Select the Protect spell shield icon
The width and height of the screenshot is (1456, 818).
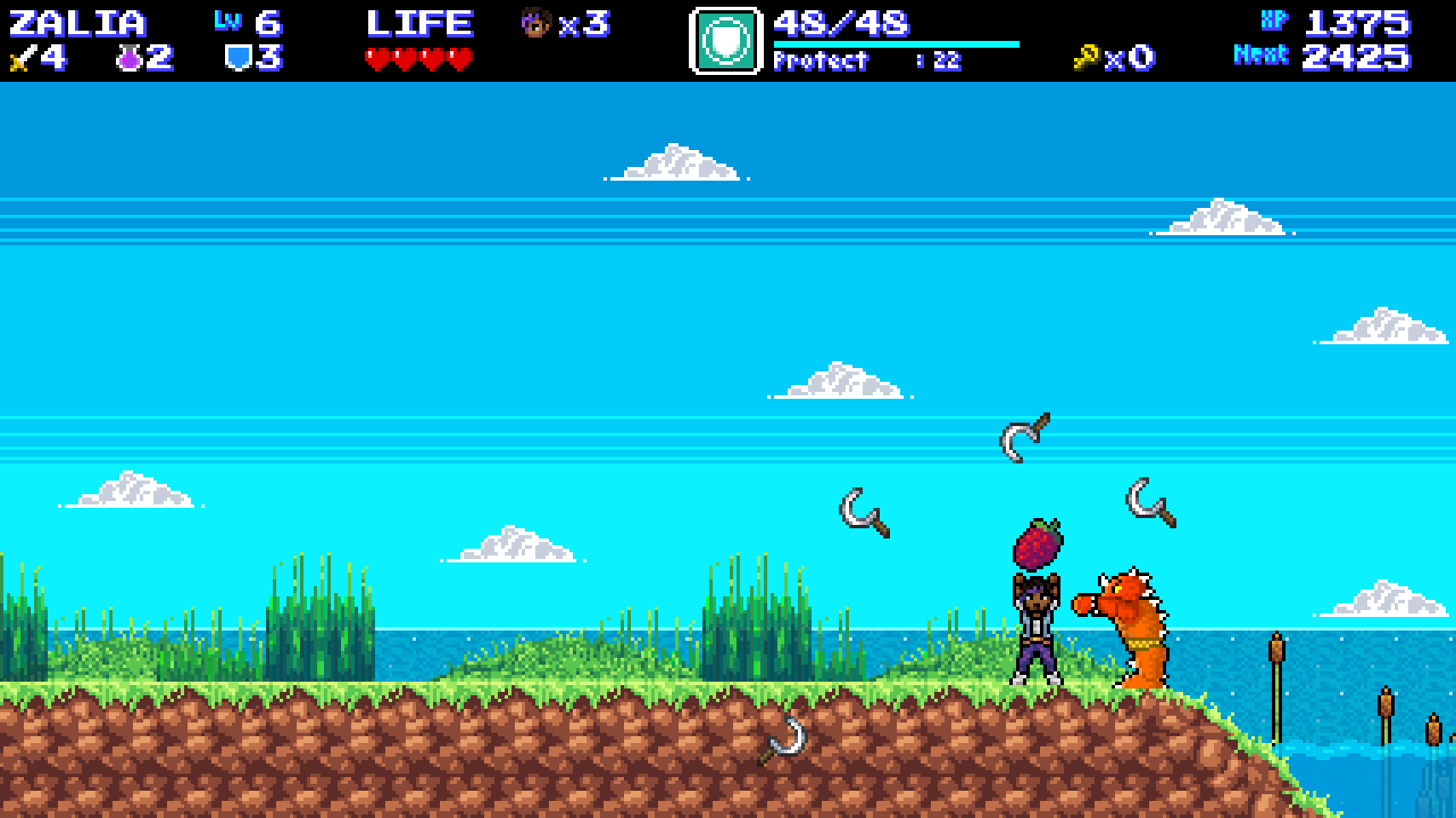[x=725, y=41]
